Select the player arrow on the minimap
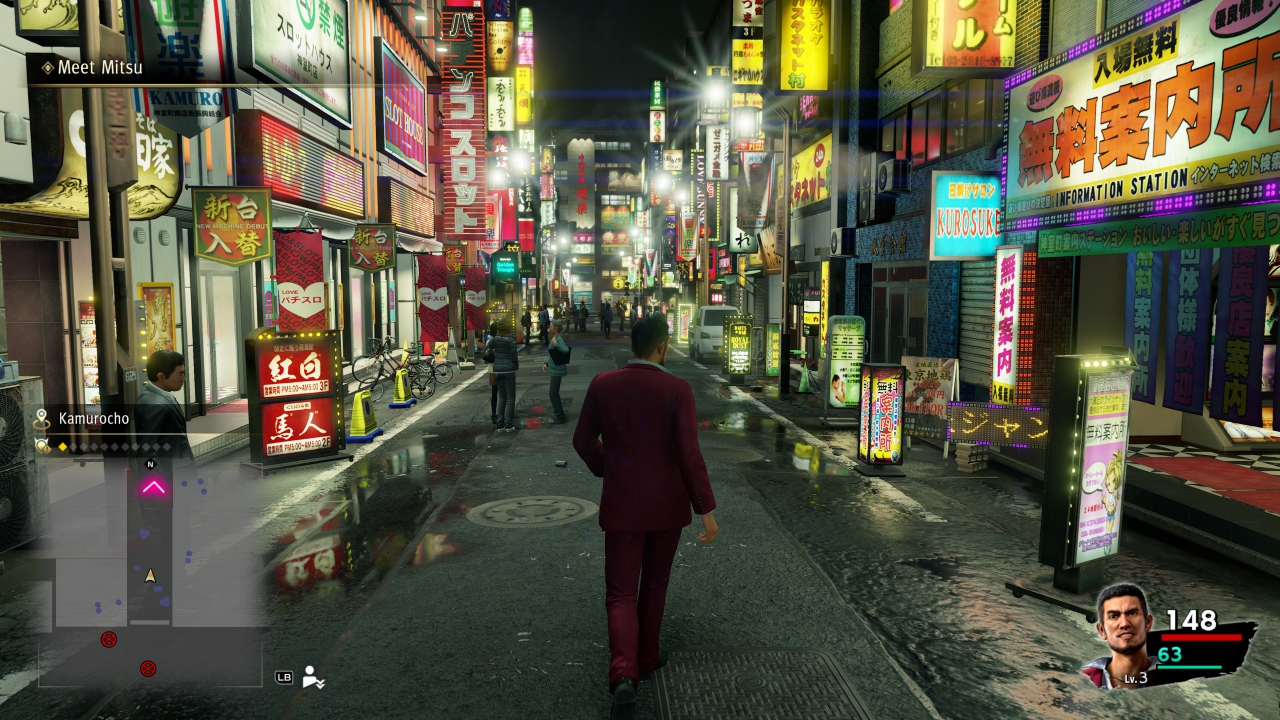The width and height of the screenshot is (1280, 720). pos(151,575)
